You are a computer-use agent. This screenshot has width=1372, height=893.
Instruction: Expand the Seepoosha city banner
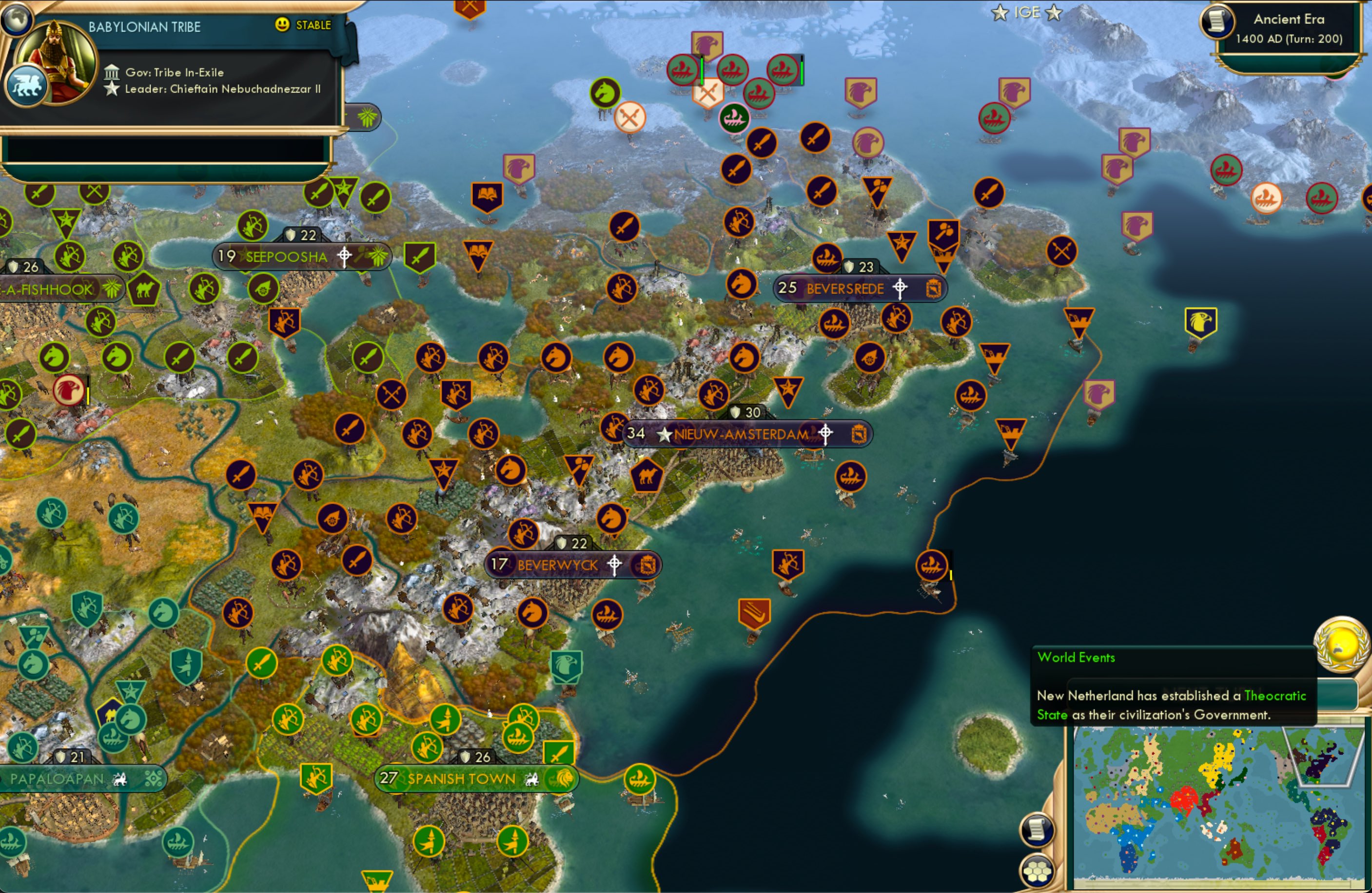click(x=287, y=256)
